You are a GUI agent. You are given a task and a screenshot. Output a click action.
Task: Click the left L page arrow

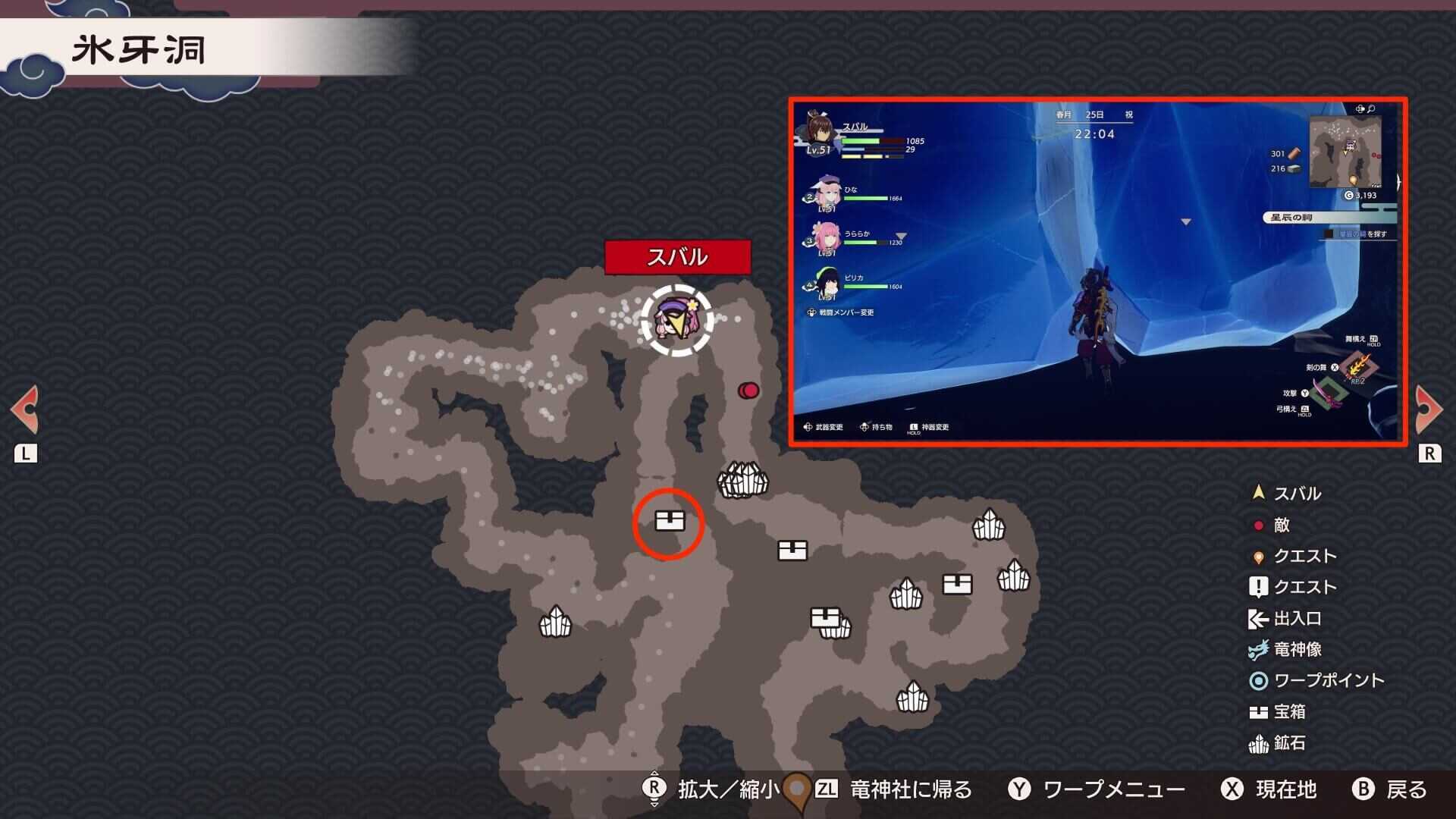25,409
